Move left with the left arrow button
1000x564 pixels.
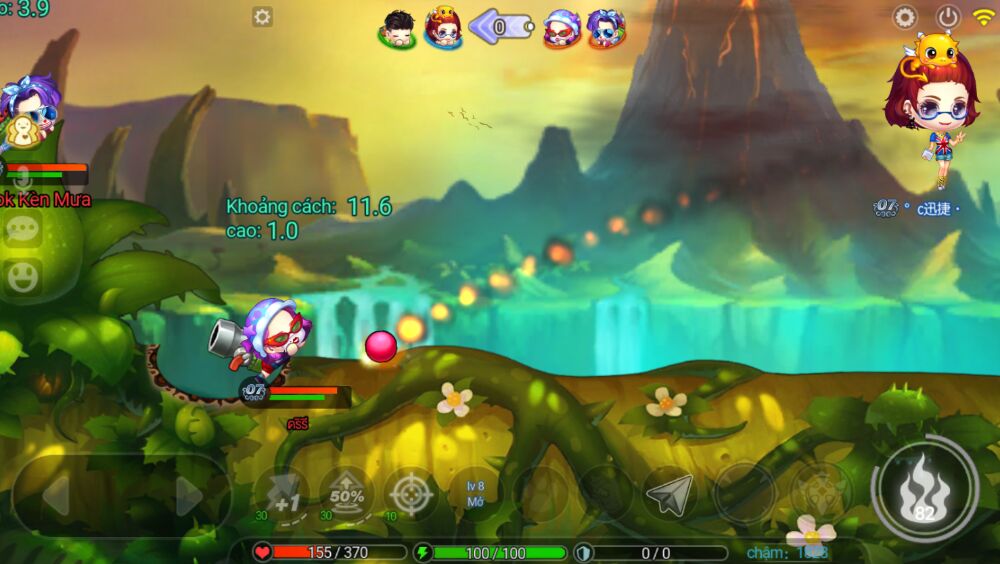56,495
